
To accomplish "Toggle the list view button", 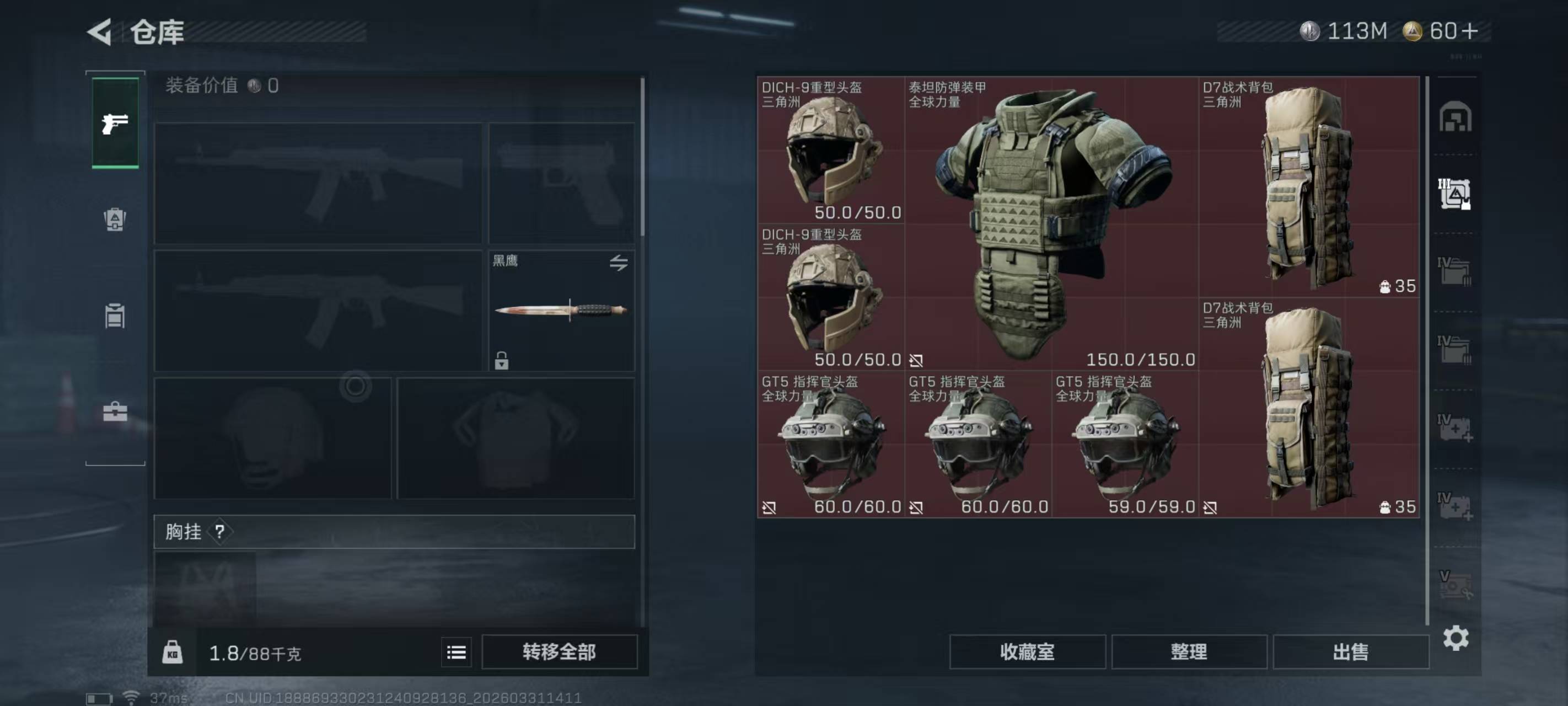I will (456, 652).
